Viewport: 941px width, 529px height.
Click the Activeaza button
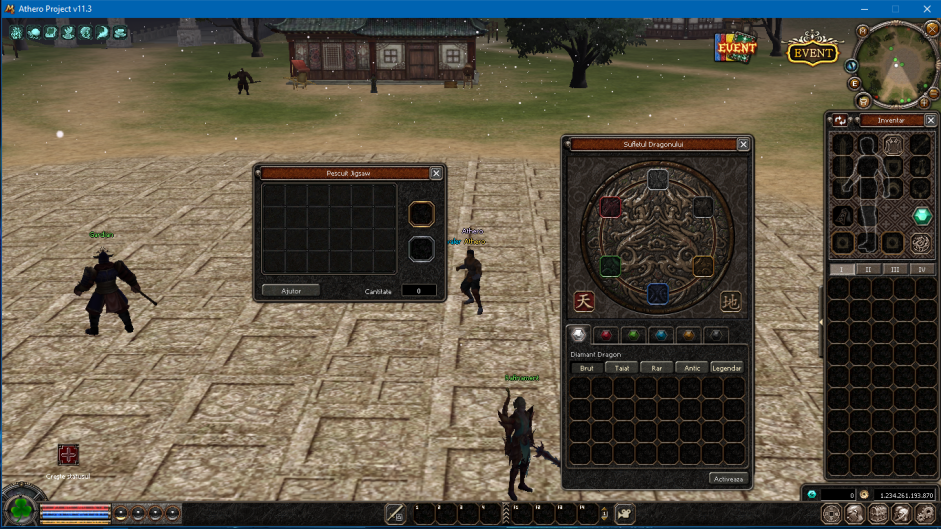click(x=728, y=478)
